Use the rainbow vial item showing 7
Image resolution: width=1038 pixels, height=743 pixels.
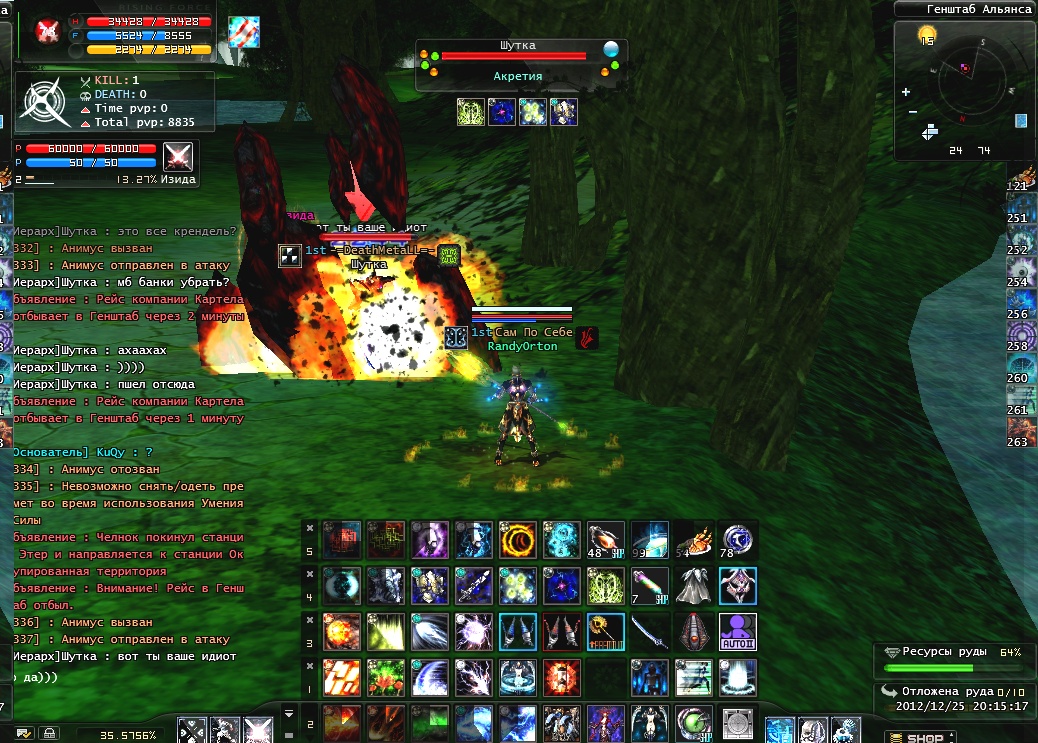pyautogui.click(x=650, y=586)
